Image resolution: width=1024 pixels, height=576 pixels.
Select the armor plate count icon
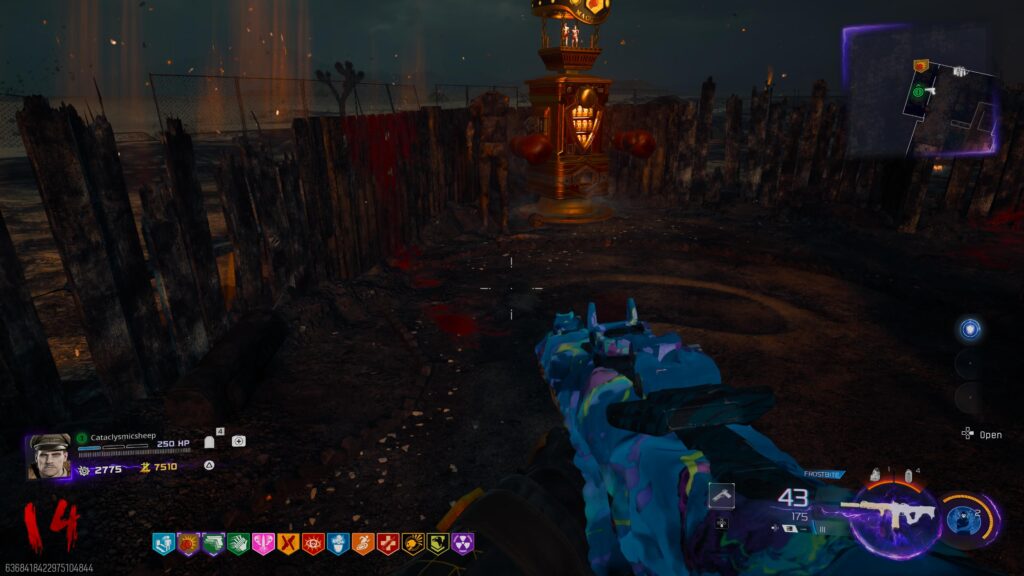coord(210,441)
